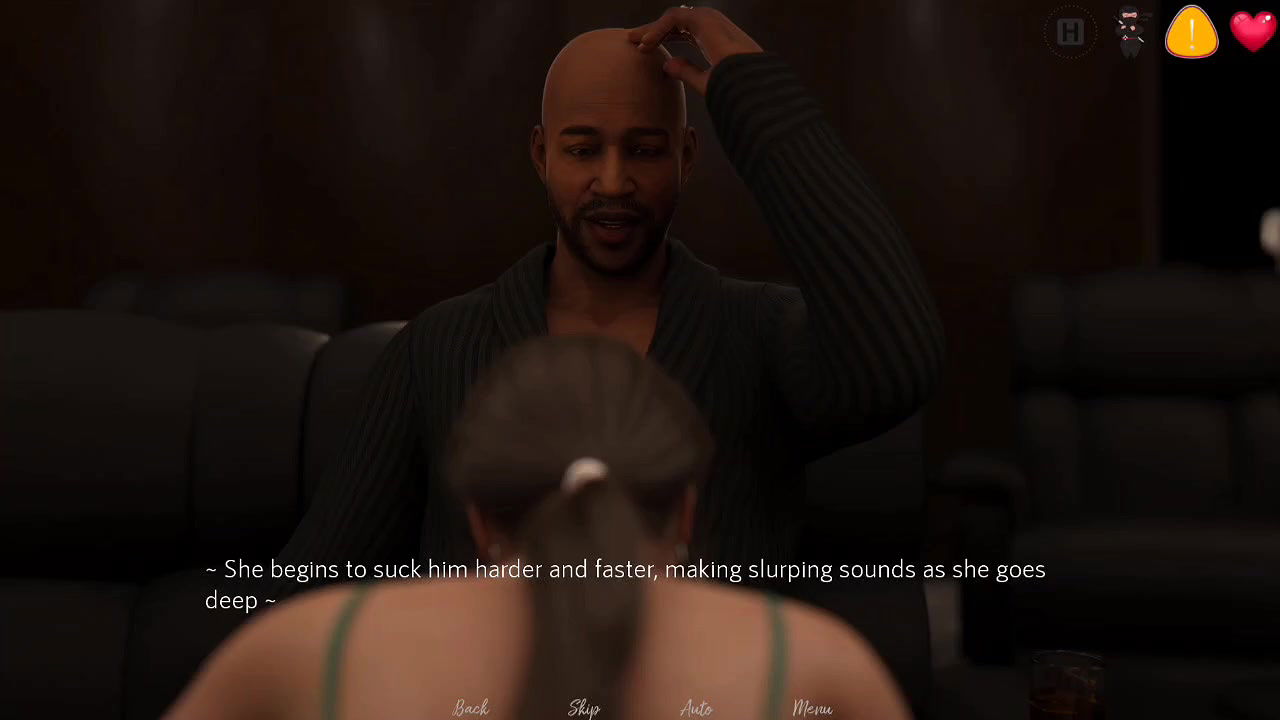Screen dimensions: 1280x720
Task: Select the red heart icon
Action: click(1252, 31)
